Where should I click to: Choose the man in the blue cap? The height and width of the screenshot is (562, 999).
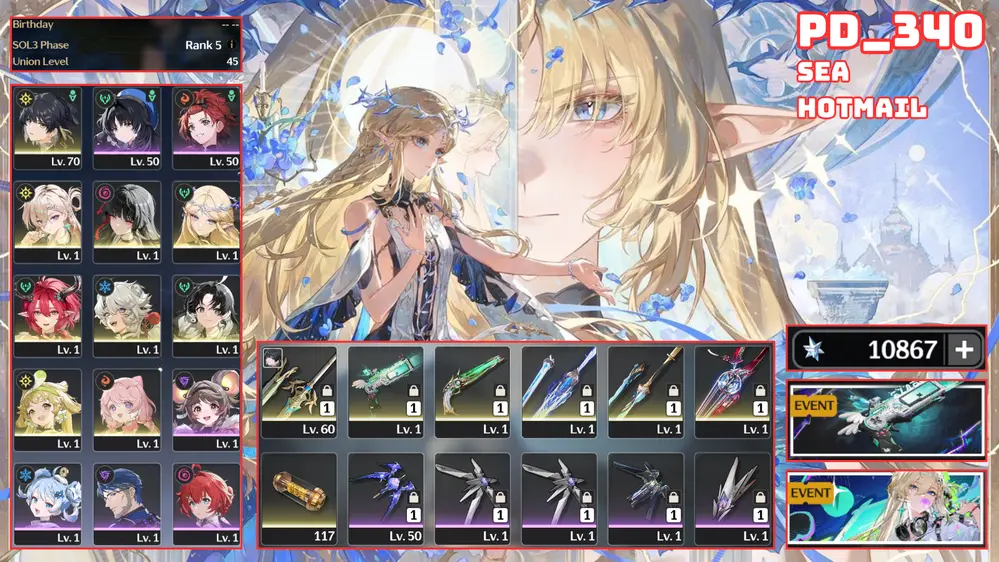tap(127, 503)
